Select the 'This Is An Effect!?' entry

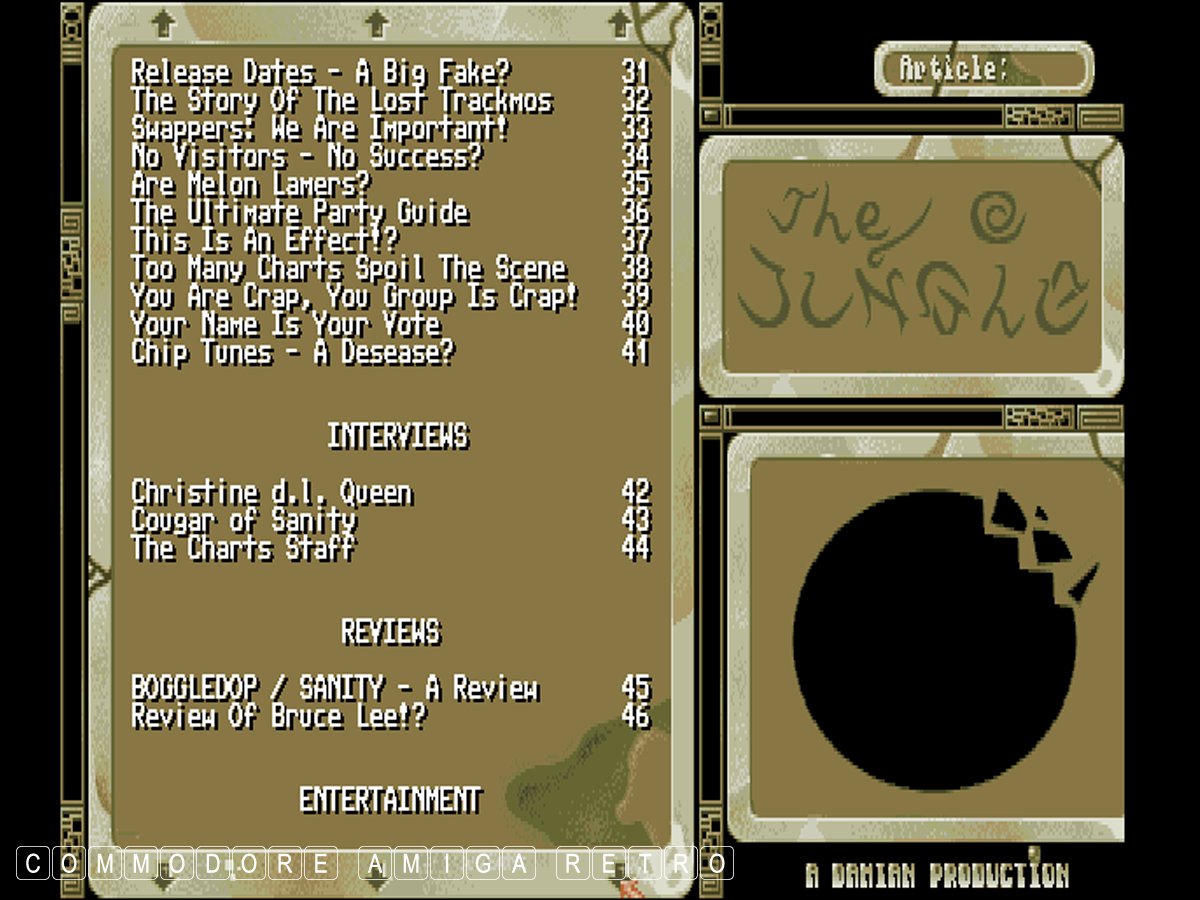pyautogui.click(x=264, y=240)
